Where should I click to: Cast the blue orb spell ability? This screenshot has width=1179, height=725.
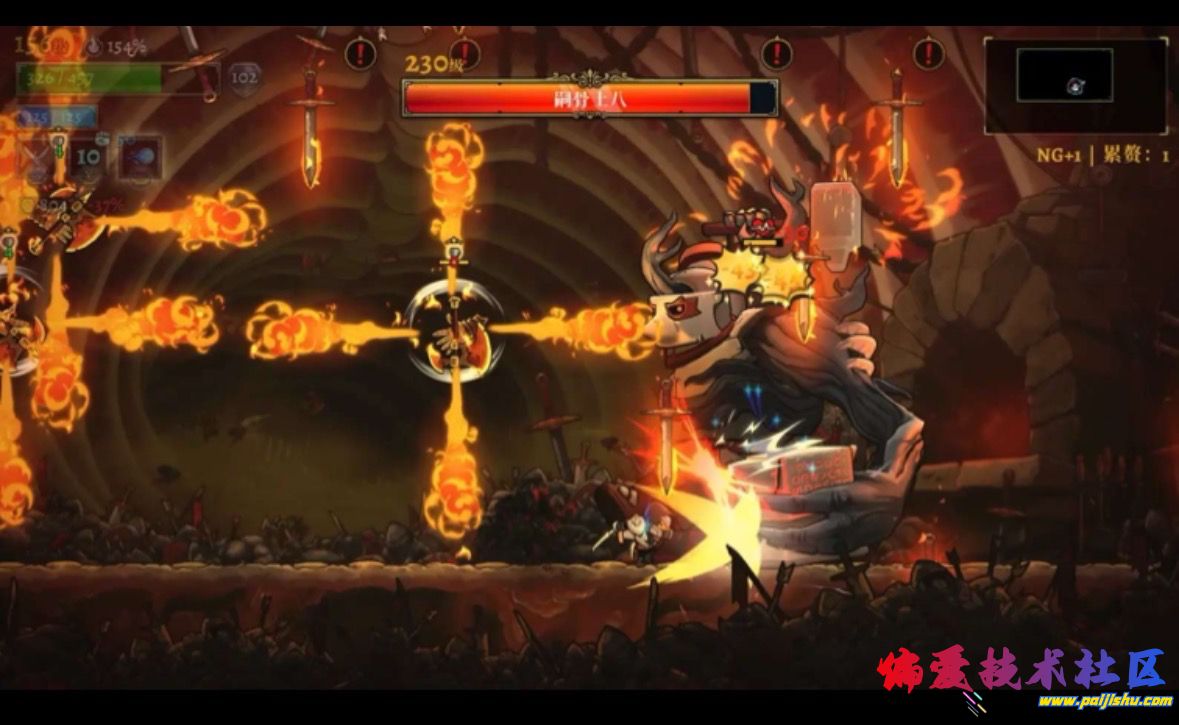pos(140,158)
